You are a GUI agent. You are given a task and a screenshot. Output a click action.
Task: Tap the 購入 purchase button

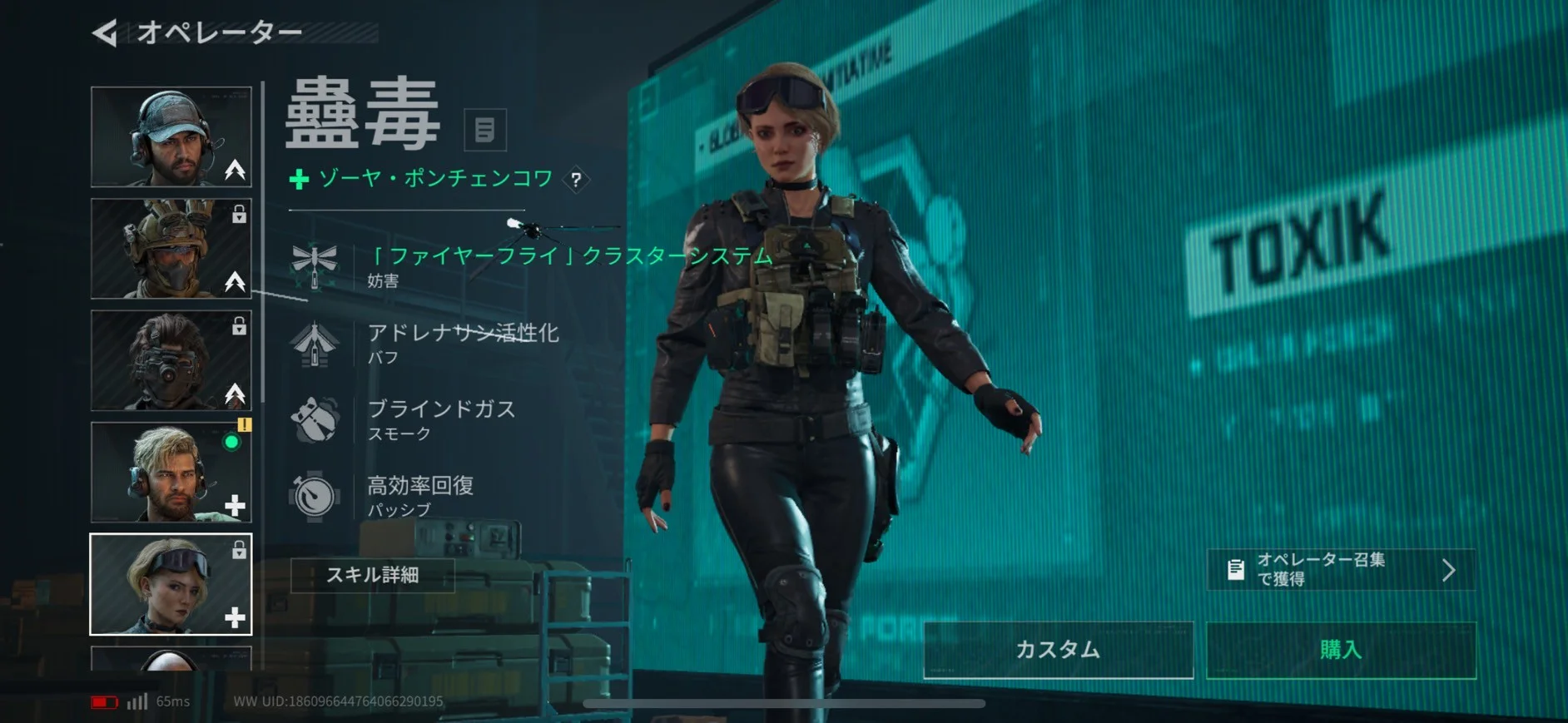pos(1341,650)
